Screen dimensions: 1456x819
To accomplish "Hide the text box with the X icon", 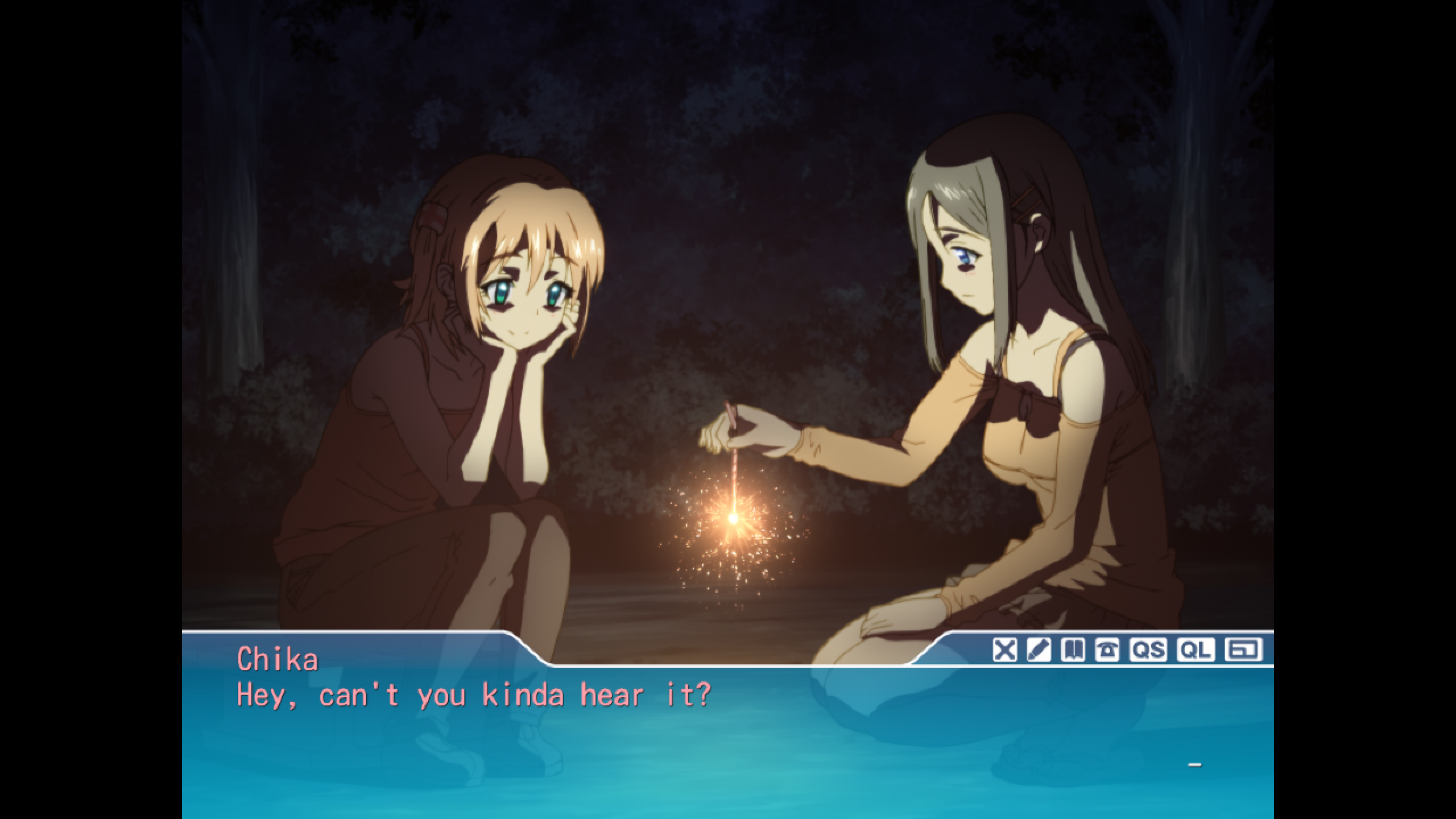I will click(1004, 650).
